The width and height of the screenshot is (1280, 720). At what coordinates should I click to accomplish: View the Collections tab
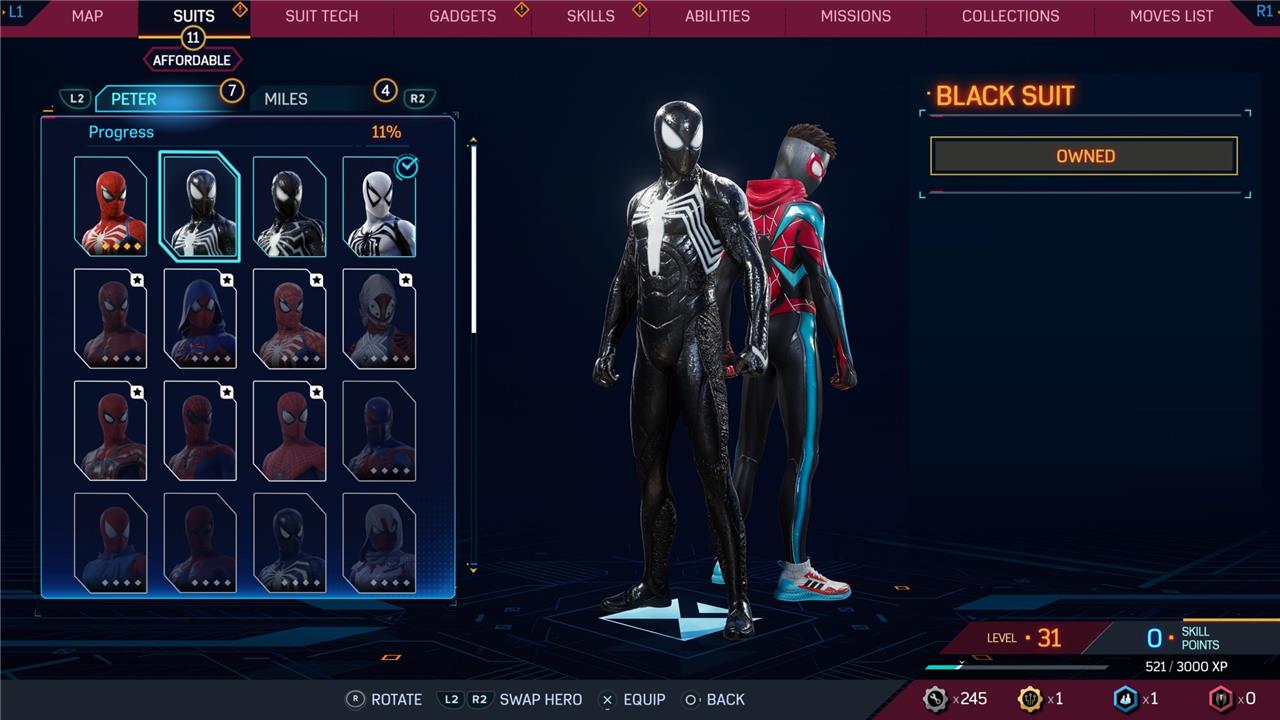tap(1010, 16)
